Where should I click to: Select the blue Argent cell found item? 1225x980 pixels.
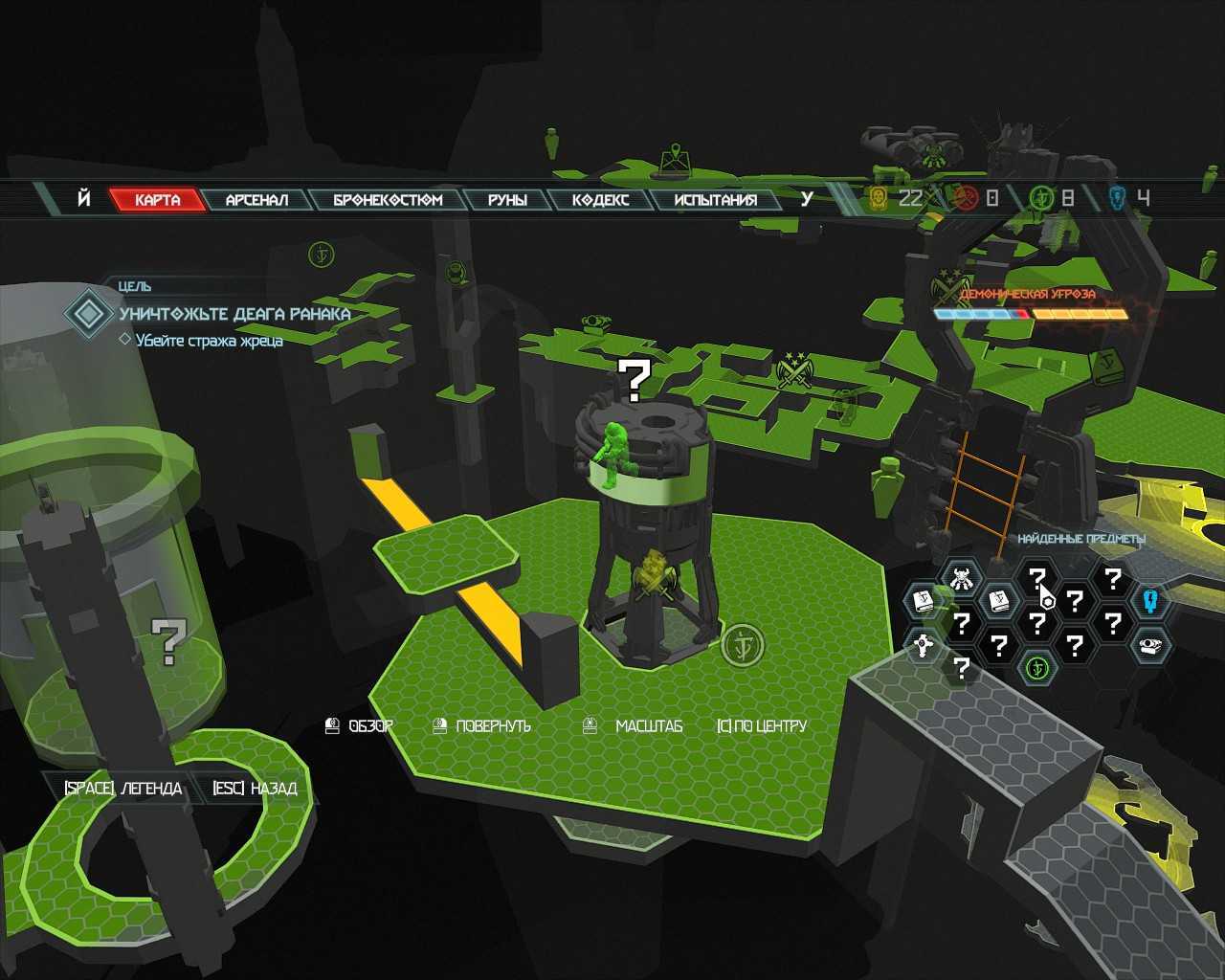tap(1149, 601)
